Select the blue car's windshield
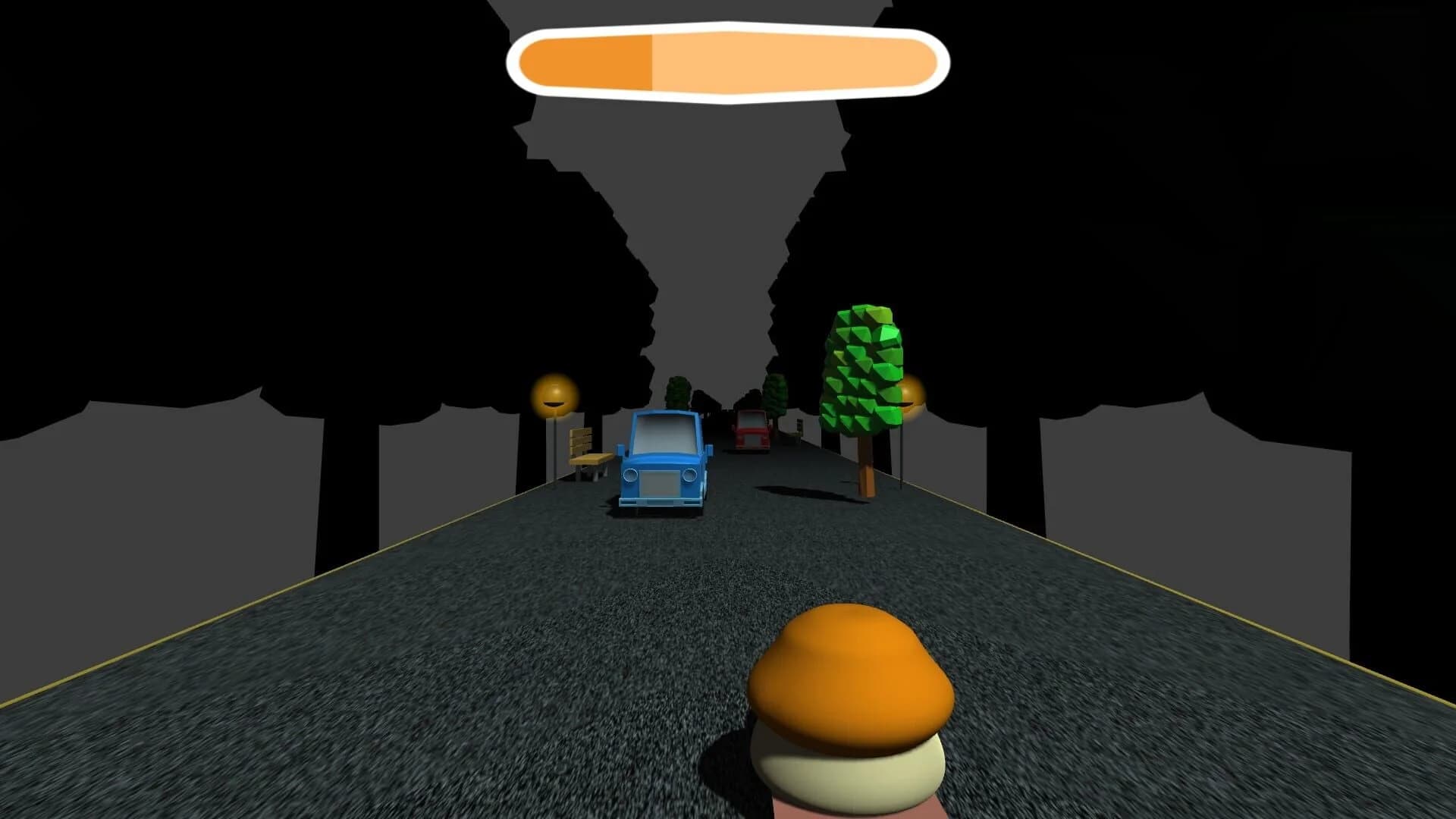The image size is (1456, 819). point(665,434)
